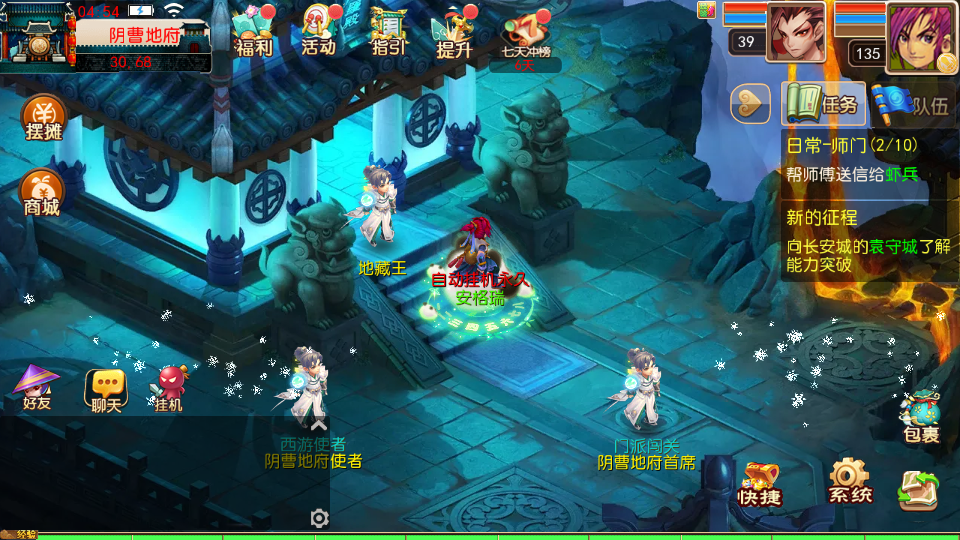Open the 福利 welfare menu

click(x=253, y=31)
